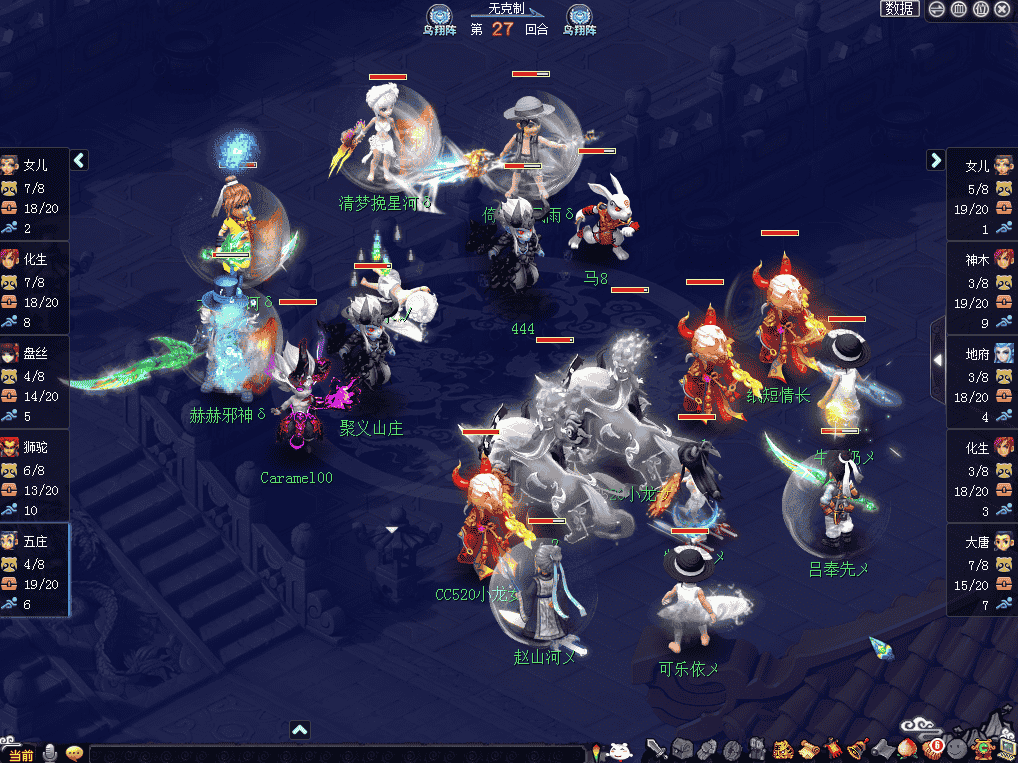Screen dimensions: 1018x763
Task: Open the sword attack icon in toolbar
Action: [657, 749]
